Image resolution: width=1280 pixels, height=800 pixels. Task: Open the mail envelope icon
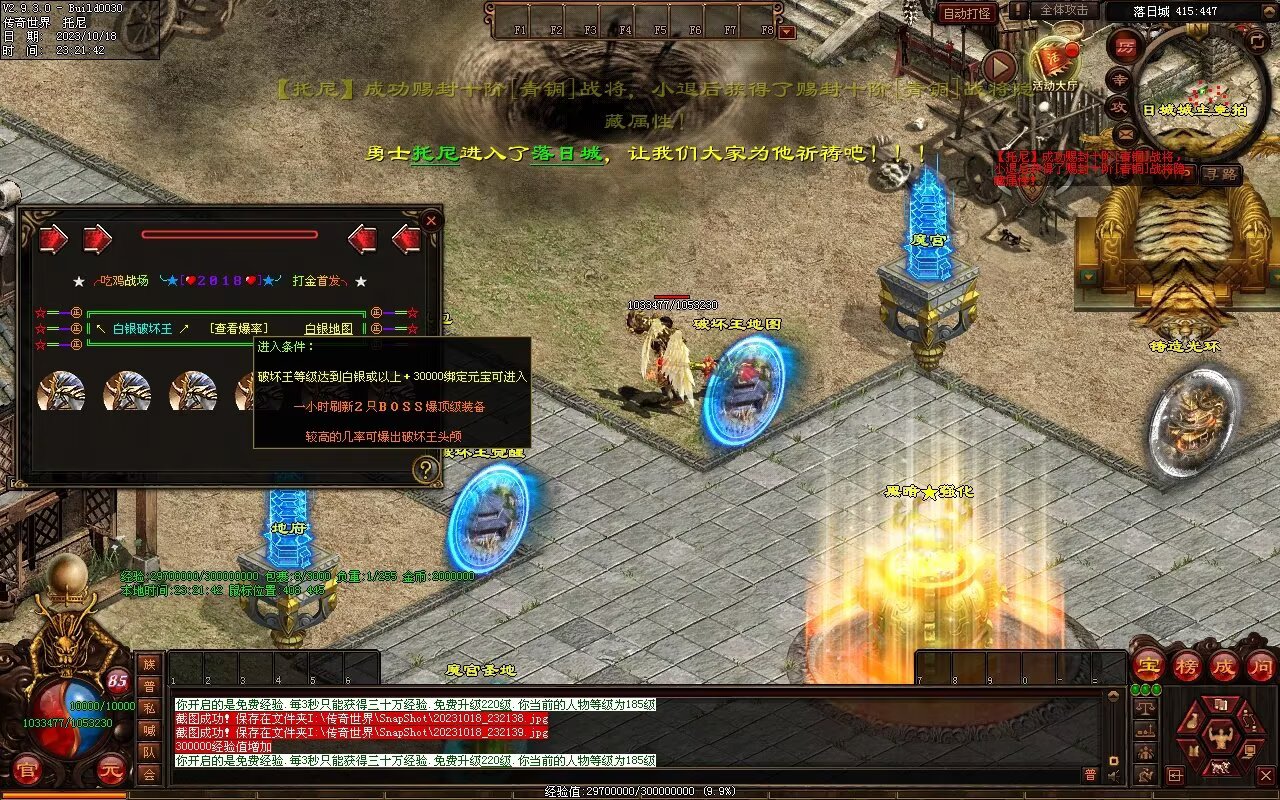[1126, 133]
